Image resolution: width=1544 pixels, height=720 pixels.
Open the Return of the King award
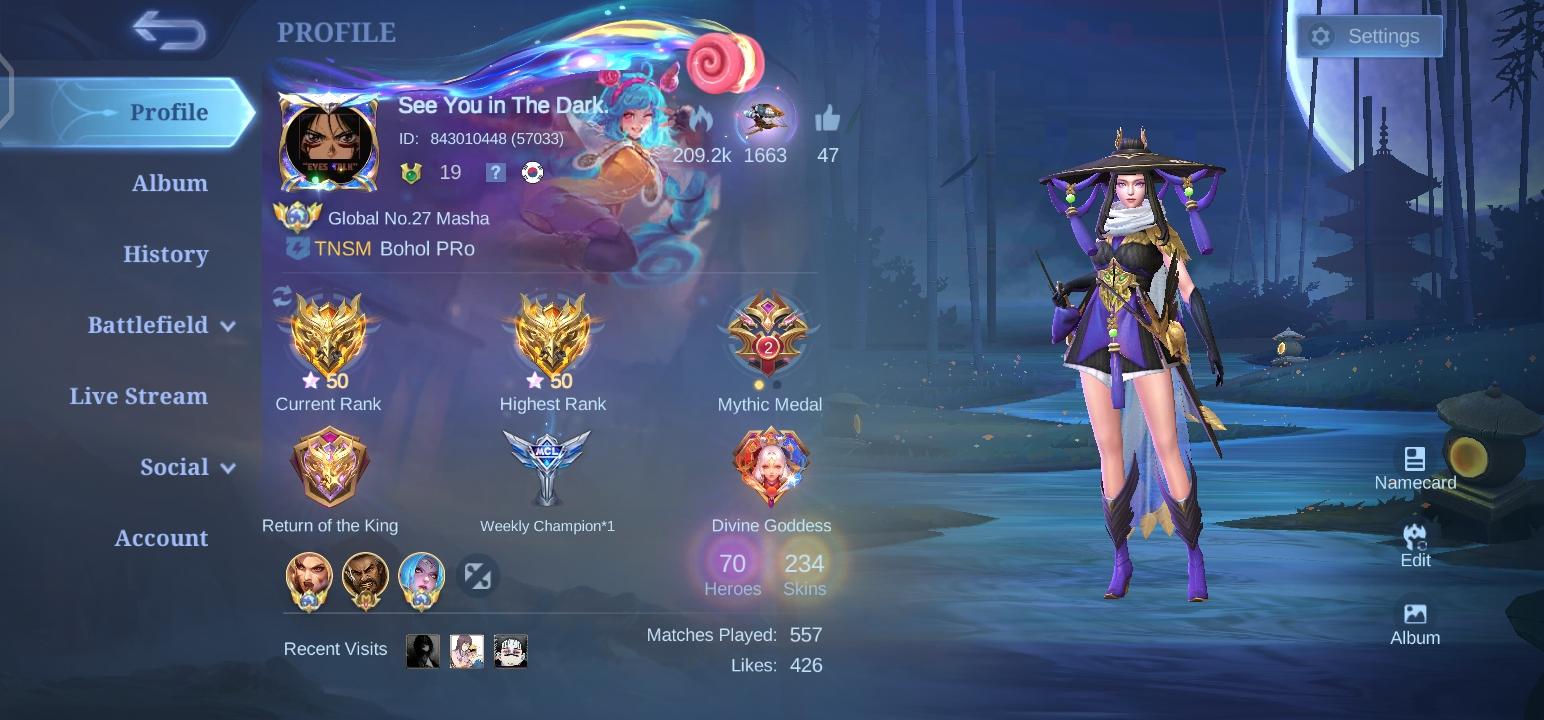(329, 465)
